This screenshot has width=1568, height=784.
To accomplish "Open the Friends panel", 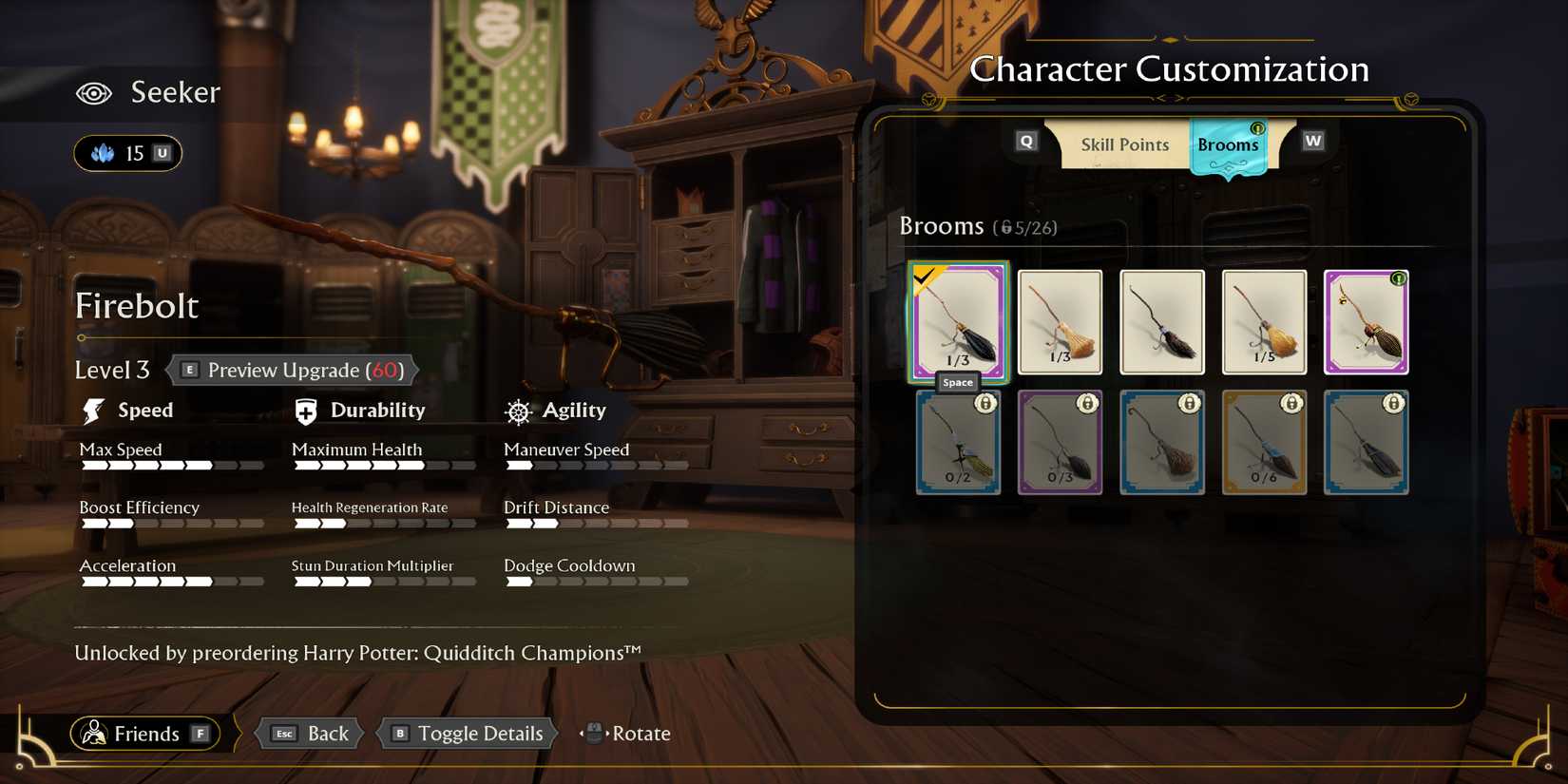I will 144,734.
